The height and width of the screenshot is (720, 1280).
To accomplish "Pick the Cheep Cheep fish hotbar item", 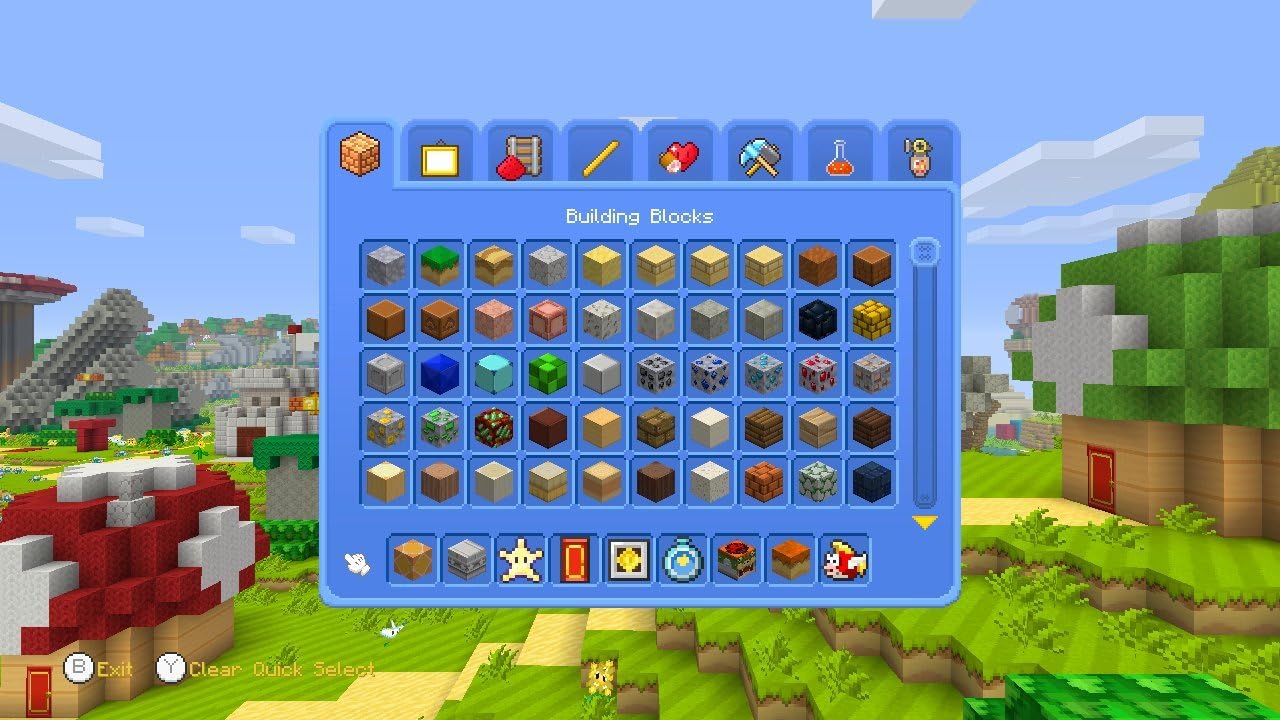I will pyautogui.click(x=843, y=561).
